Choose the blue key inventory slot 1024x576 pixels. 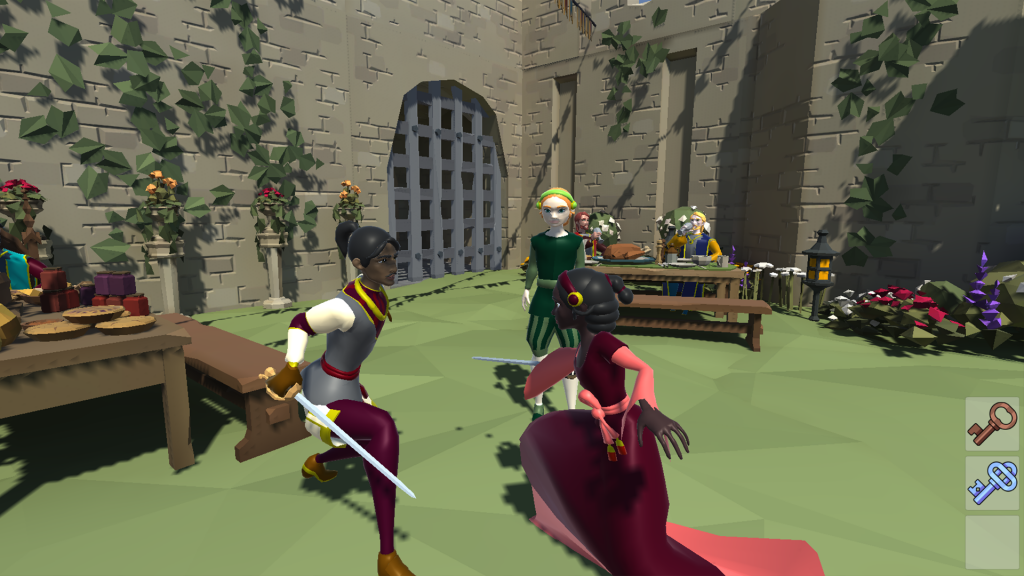[x=992, y=483]
